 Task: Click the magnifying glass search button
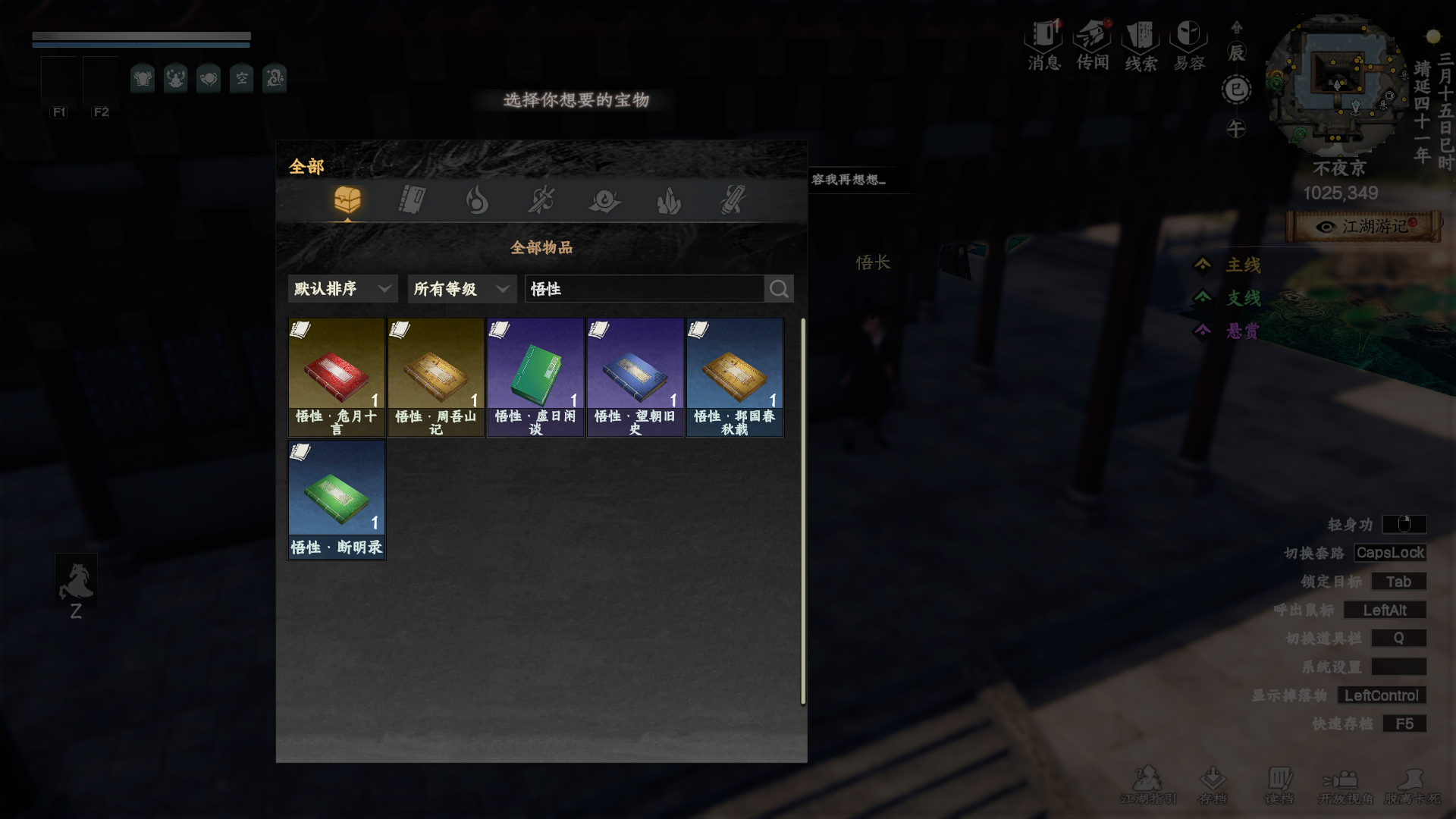(x=779, y=289)
